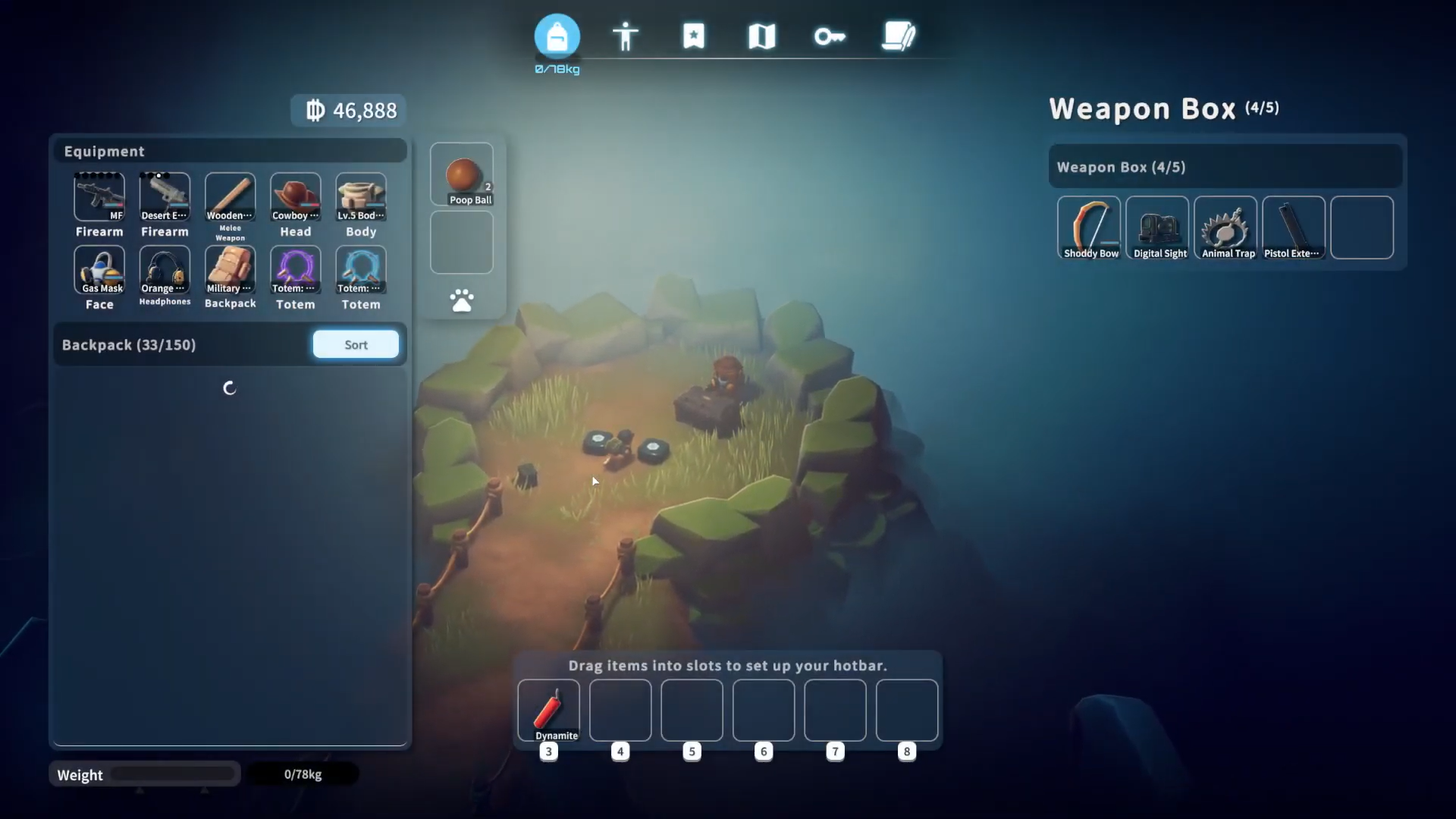The height and width of the screenshot is (819, 1456).
Task: Select the Pistol Extended magazine slot
Action: pos(1294,227)
